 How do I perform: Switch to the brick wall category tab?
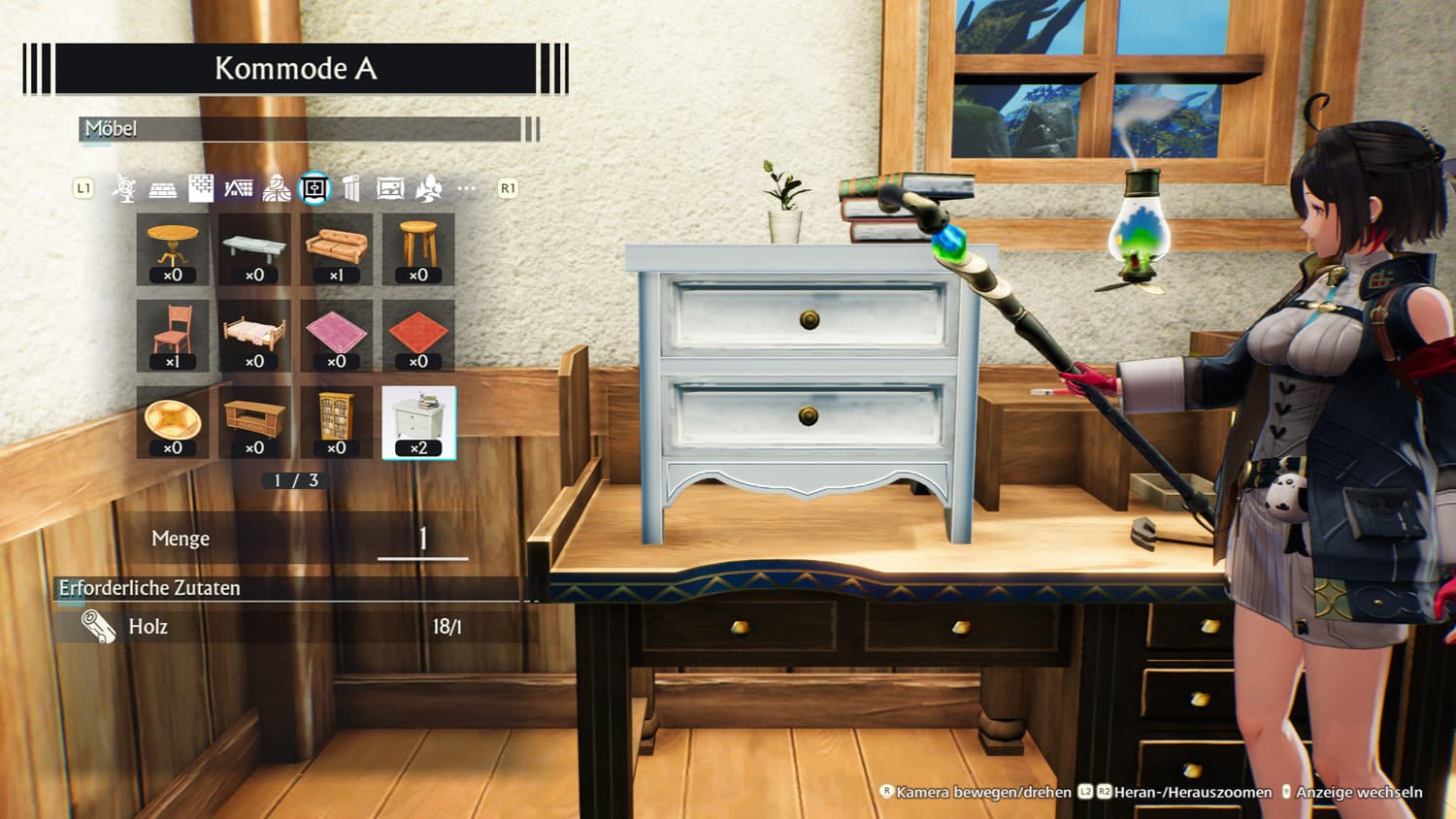point(201,188)
